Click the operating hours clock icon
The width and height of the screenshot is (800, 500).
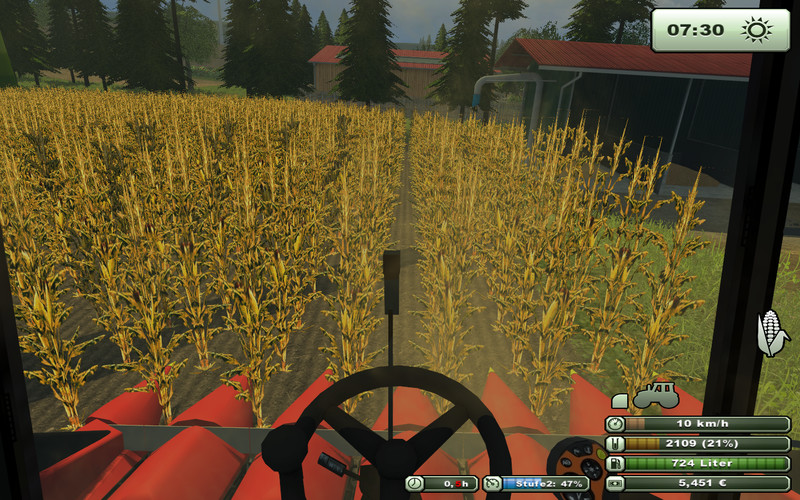(x=415, y=484)
